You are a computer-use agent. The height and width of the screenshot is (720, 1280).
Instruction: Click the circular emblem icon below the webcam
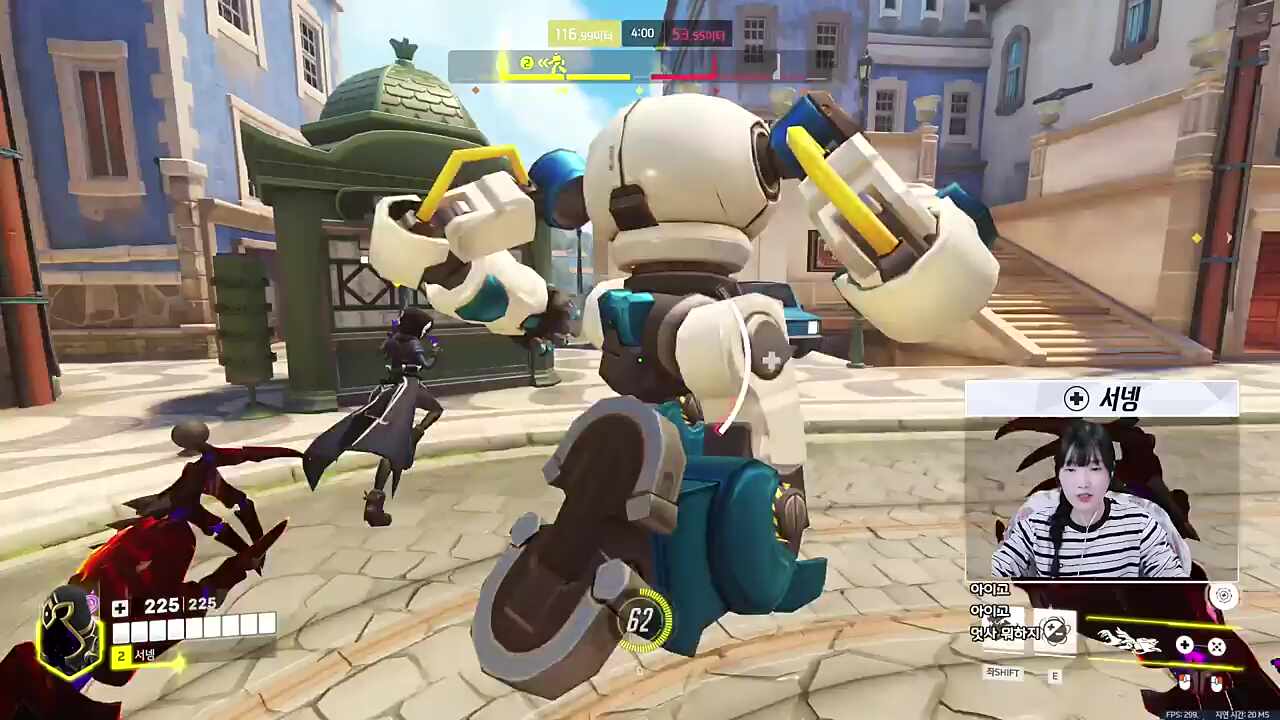point(1226,596)
